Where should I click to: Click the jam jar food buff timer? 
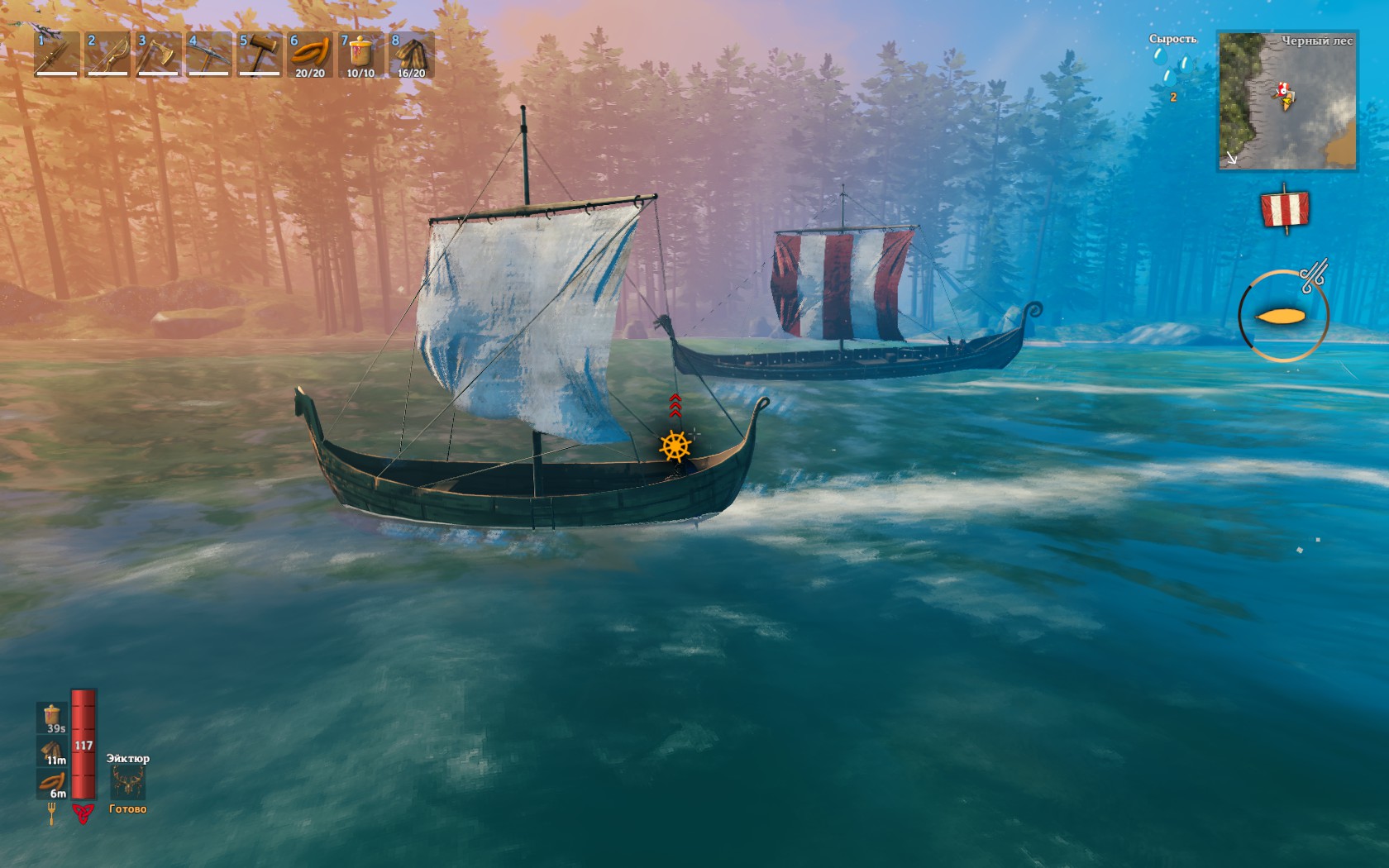[x=53, y=718]
